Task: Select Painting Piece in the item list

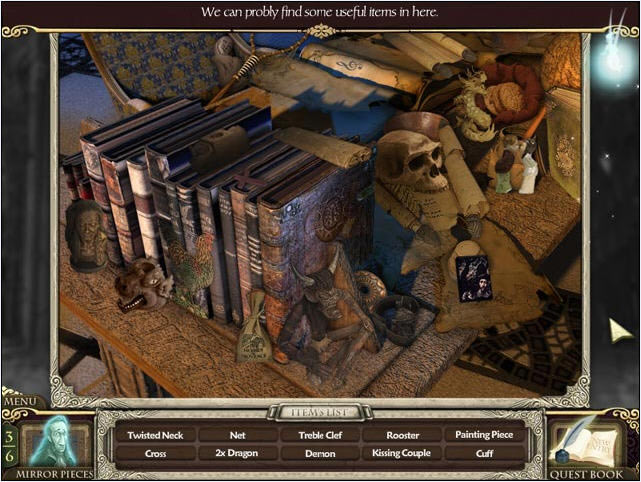Action: [x=485, y=435]
